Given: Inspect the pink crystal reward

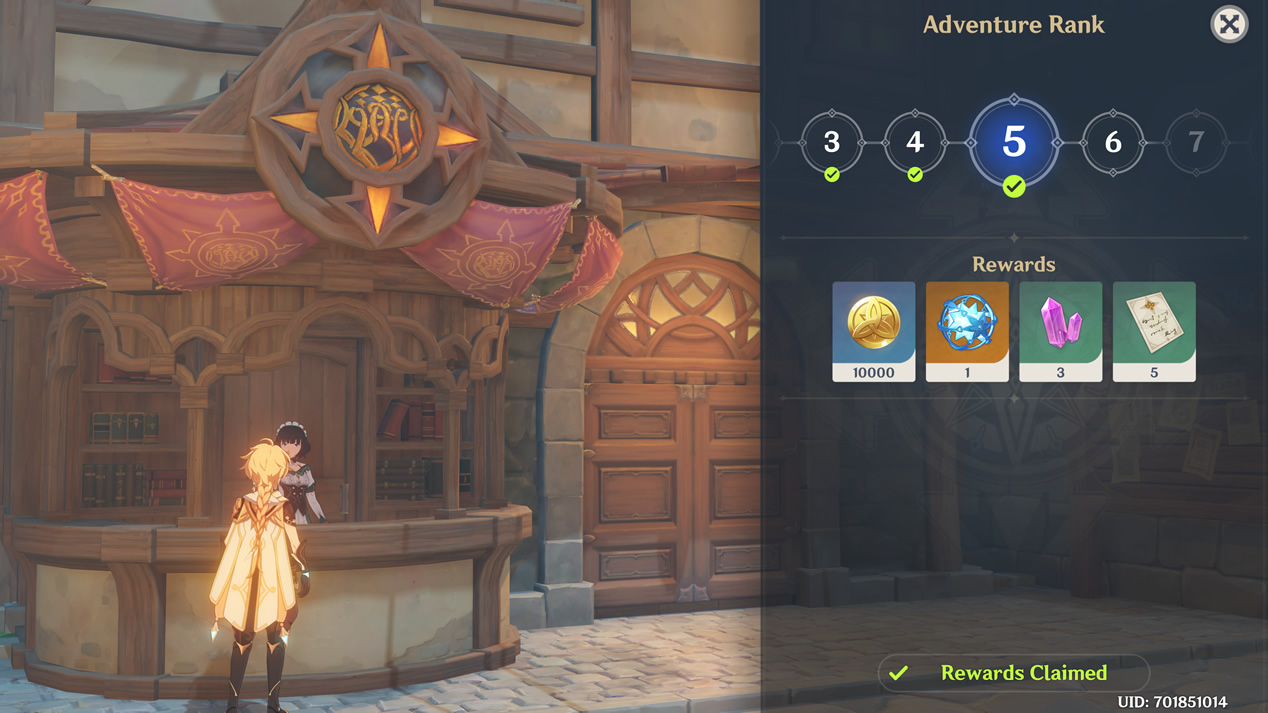Looking at the screenshot, I should click(x=1060, y=331).
